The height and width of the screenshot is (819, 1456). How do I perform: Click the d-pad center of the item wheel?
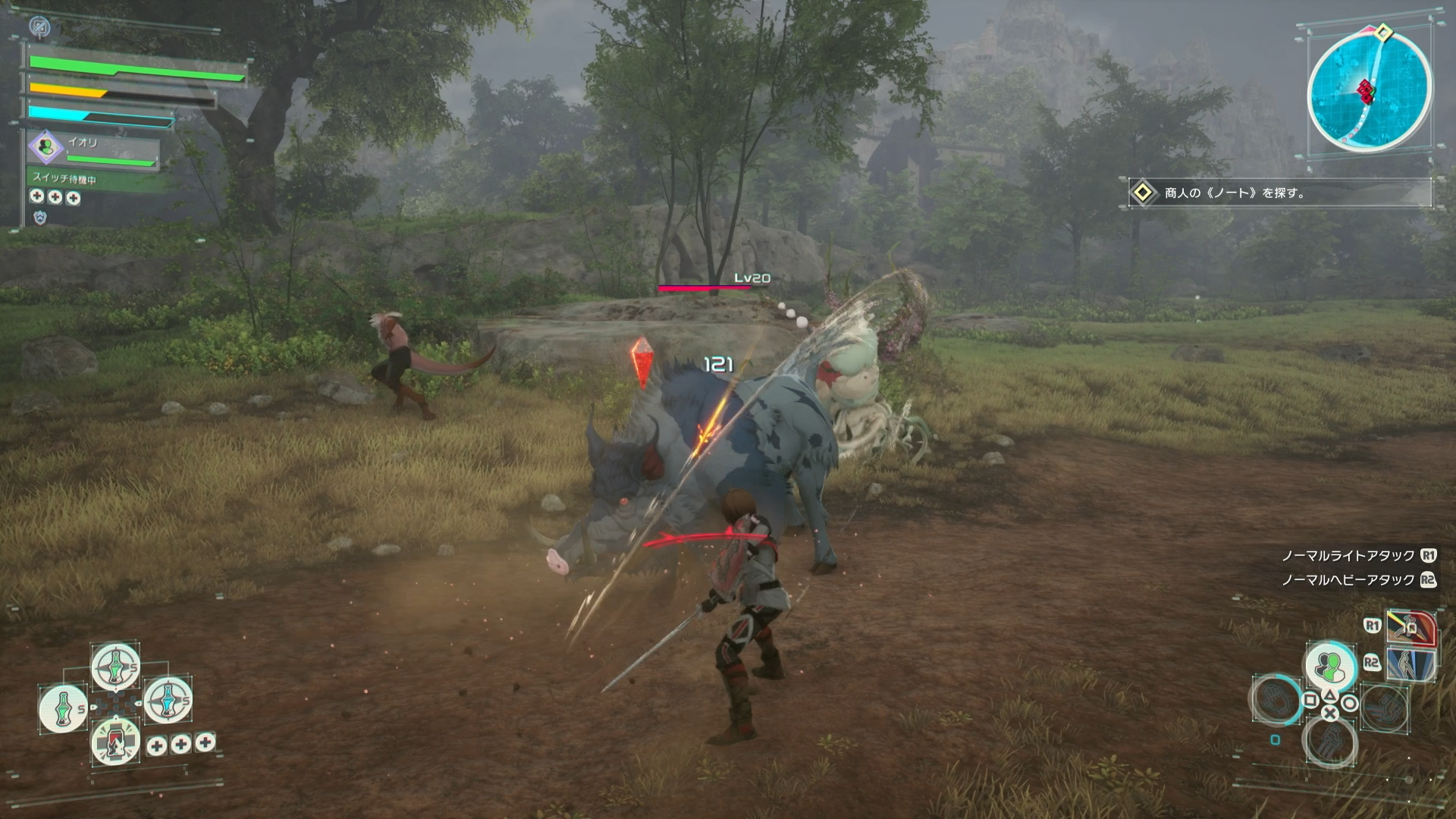[x=115, y=704]
